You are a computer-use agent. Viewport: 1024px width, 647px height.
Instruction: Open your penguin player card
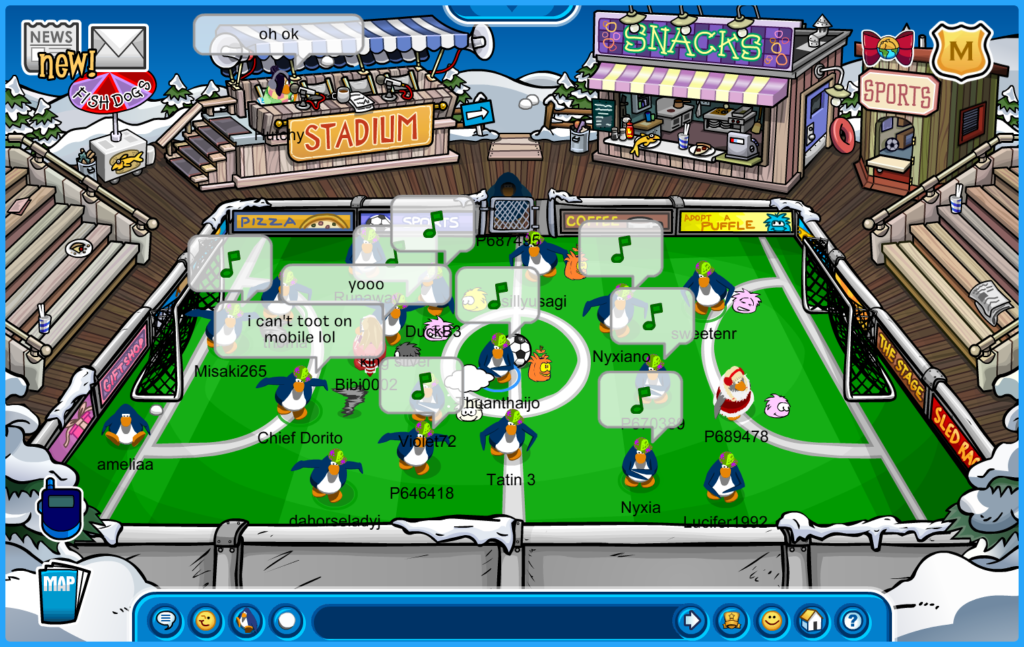(x=731, y=621)
